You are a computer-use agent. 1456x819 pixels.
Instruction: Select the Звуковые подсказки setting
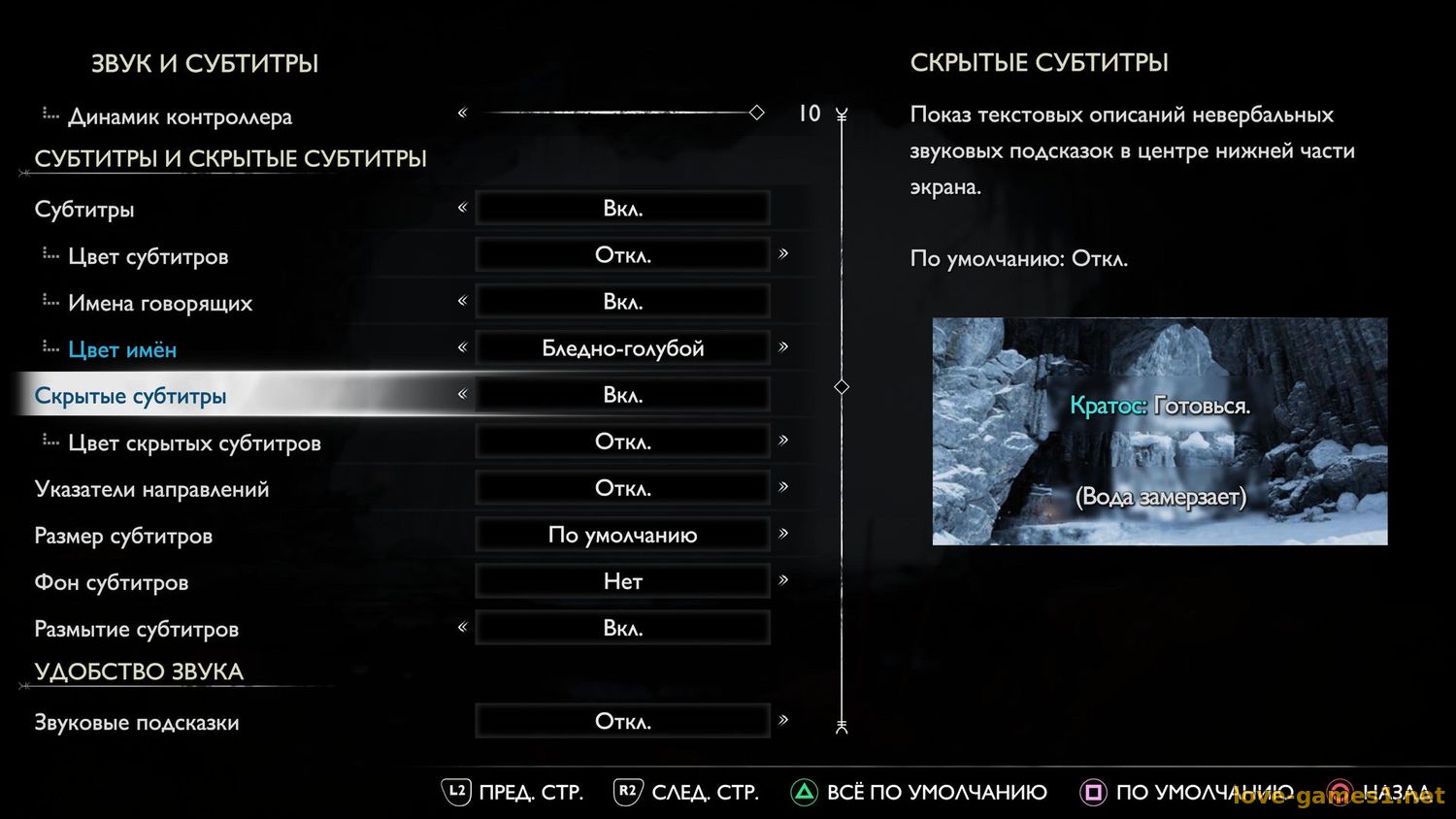click(x=137, y=722)
